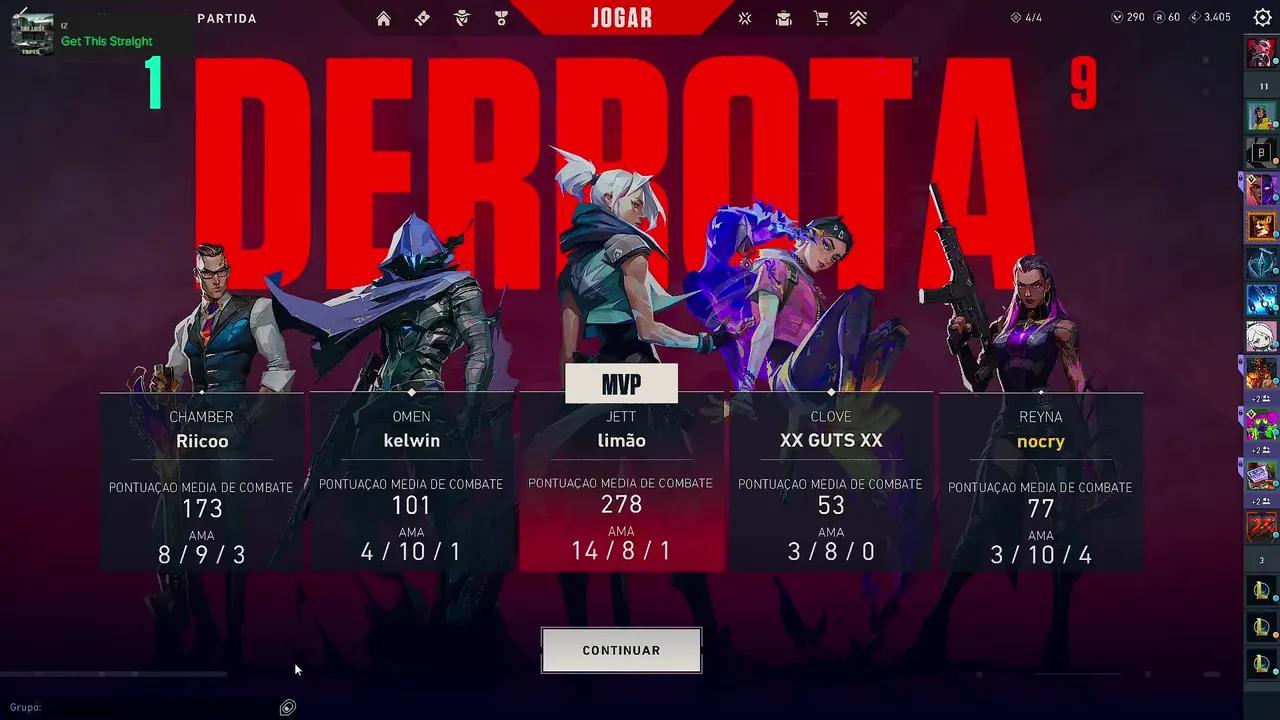The height and width of the screenshot is (720, 1280).
Task: Select the Agents icon in top navigation
Action: coord(461,18)
